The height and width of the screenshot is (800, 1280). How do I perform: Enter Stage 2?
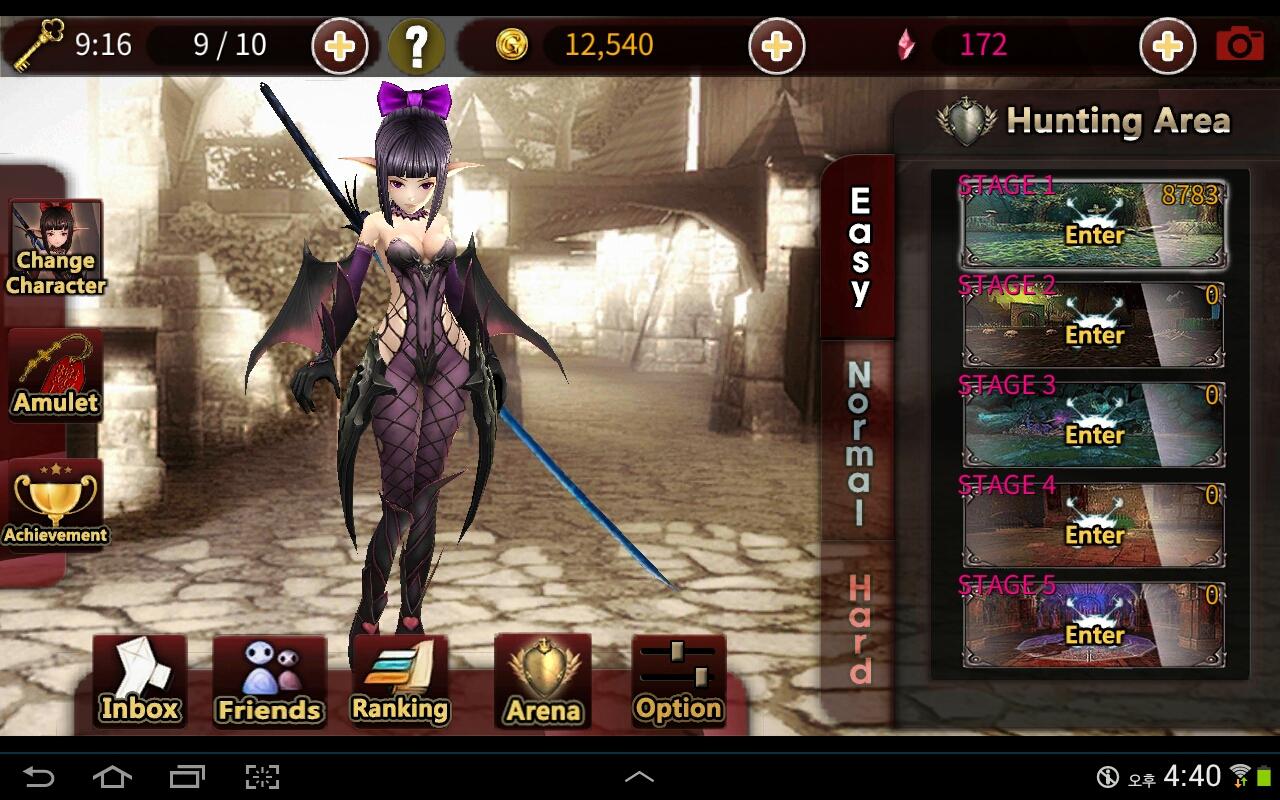pos(1094,326)
